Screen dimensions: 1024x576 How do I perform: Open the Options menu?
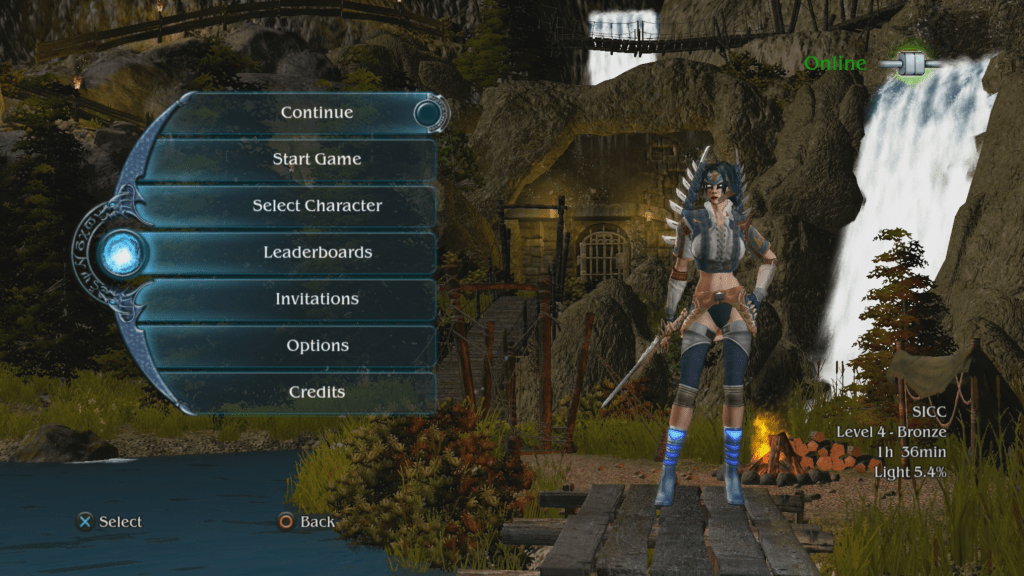(316, 346)
